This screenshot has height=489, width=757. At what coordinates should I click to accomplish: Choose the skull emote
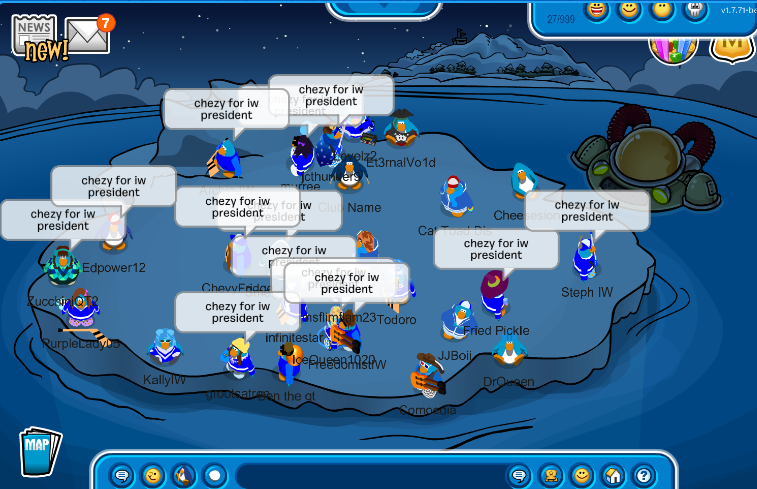694,10
